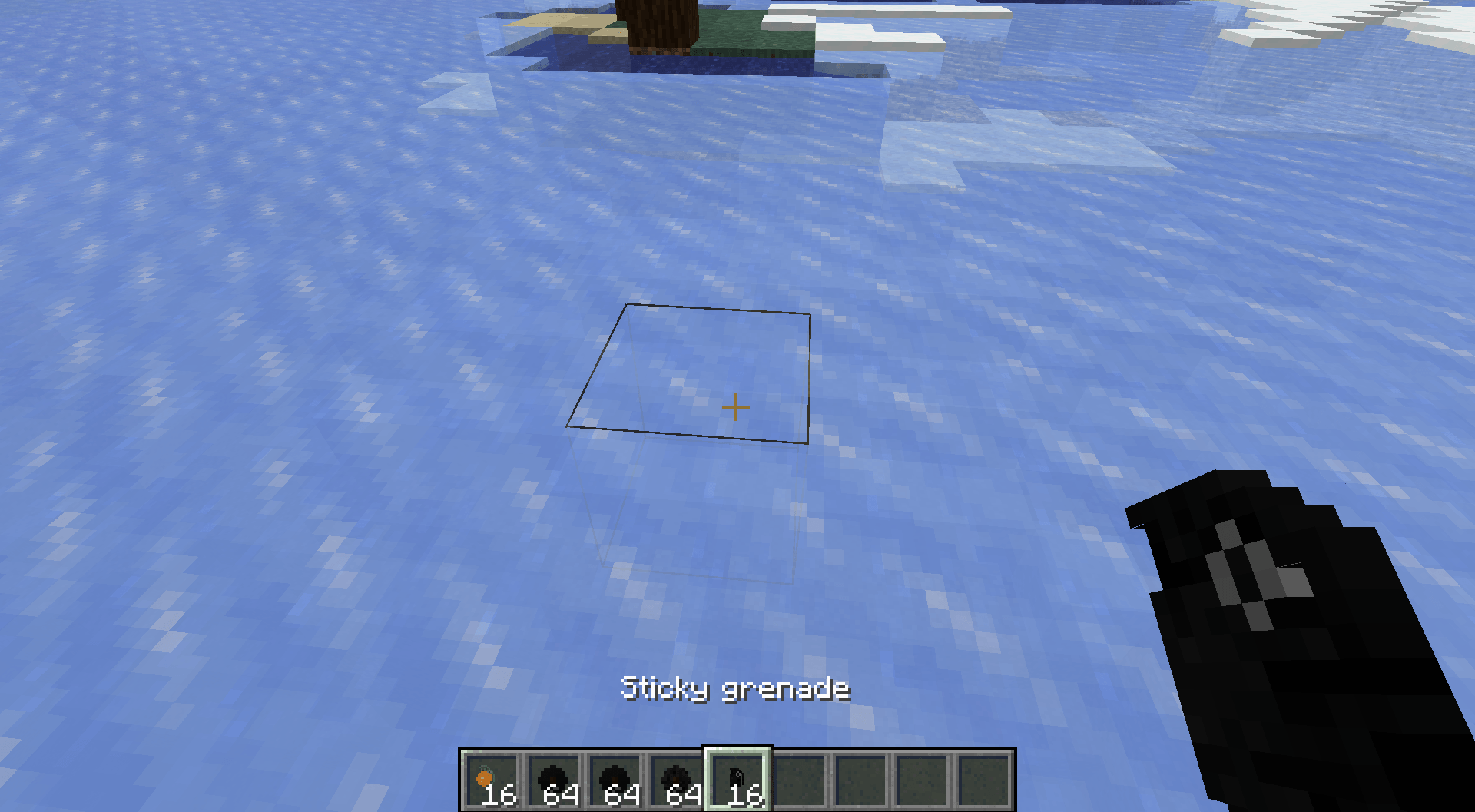Click the highlighted sticky grenade stack of 16

(x=737, y=777)
